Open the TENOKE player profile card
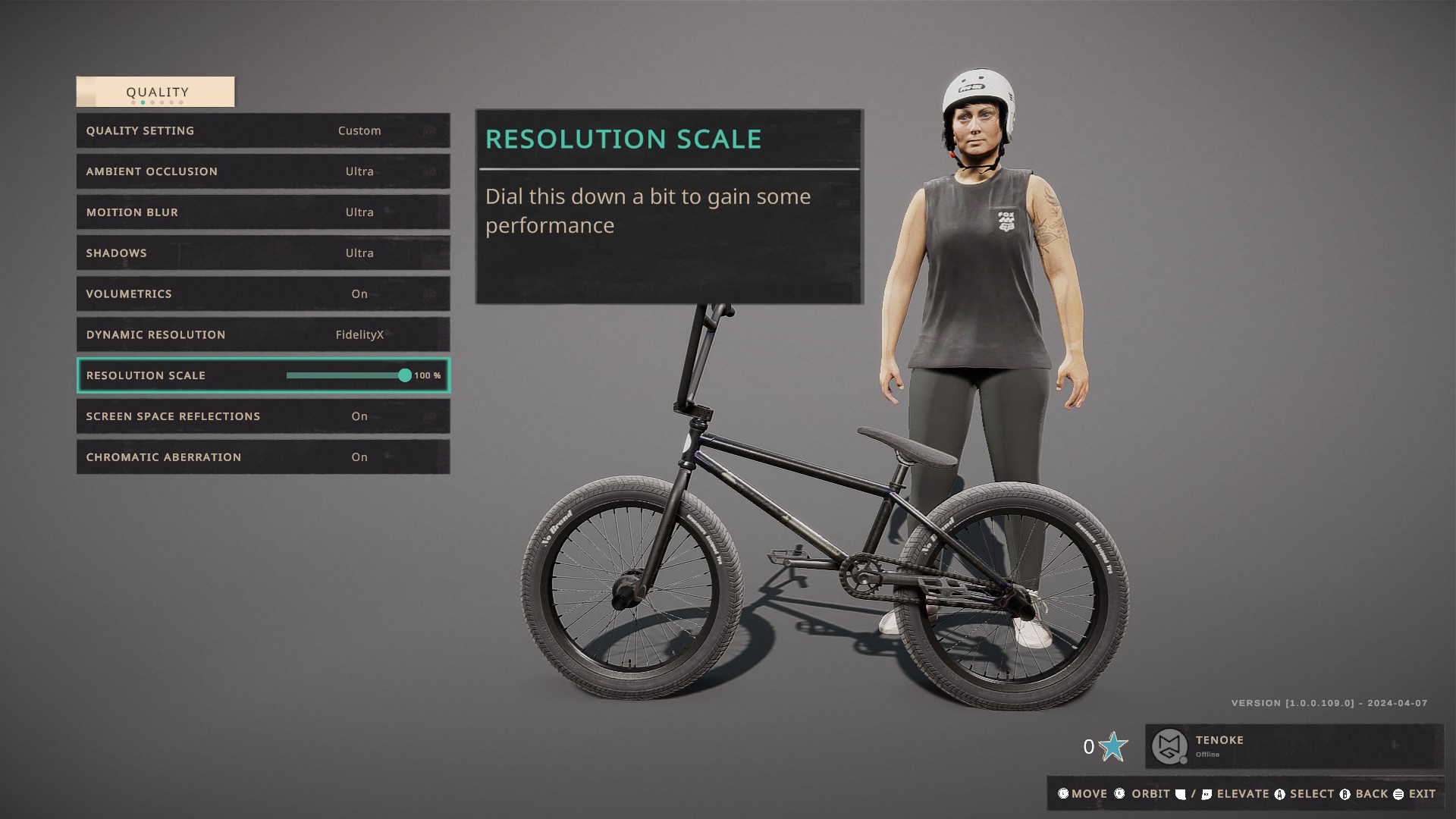This screenshot has height=819, width=1456. (1293, 746)
